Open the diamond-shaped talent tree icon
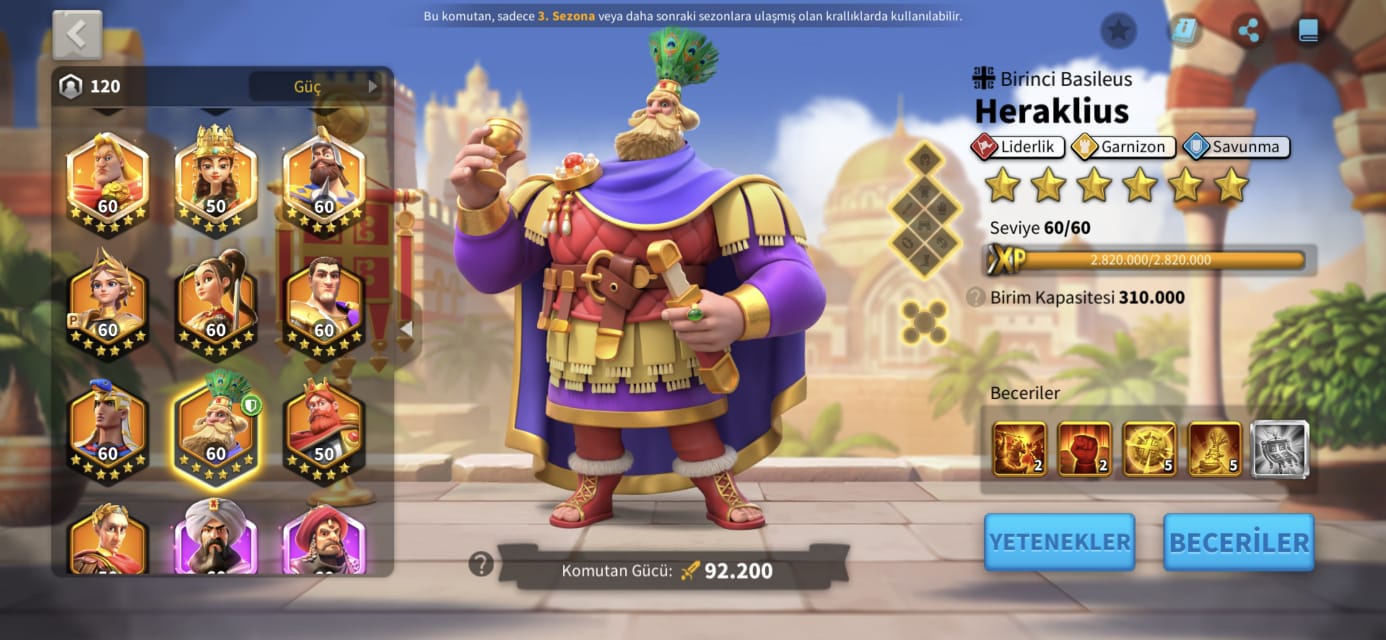 tap(925, 209)
